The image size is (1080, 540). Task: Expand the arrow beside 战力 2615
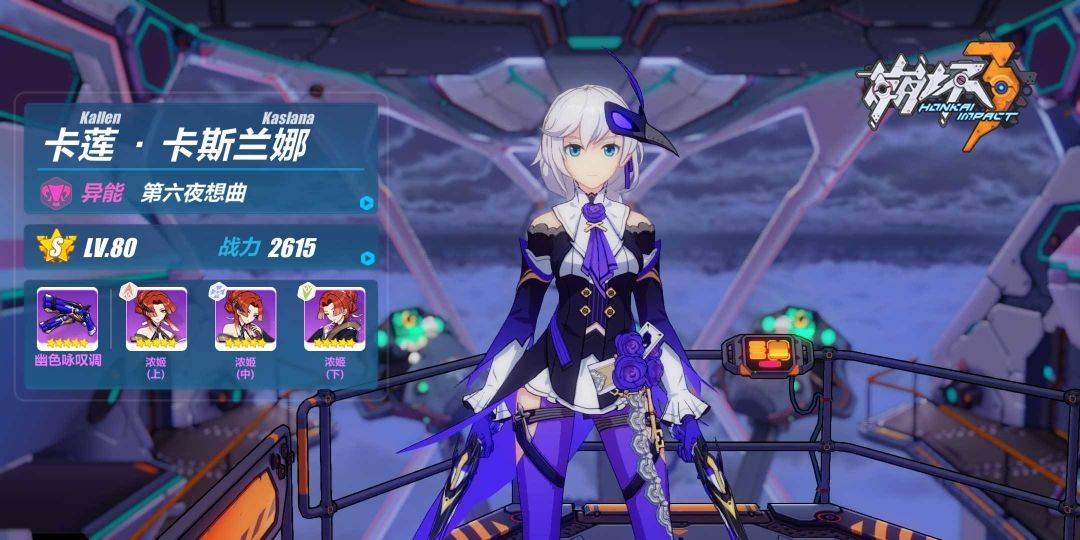[x=367, y=258]
